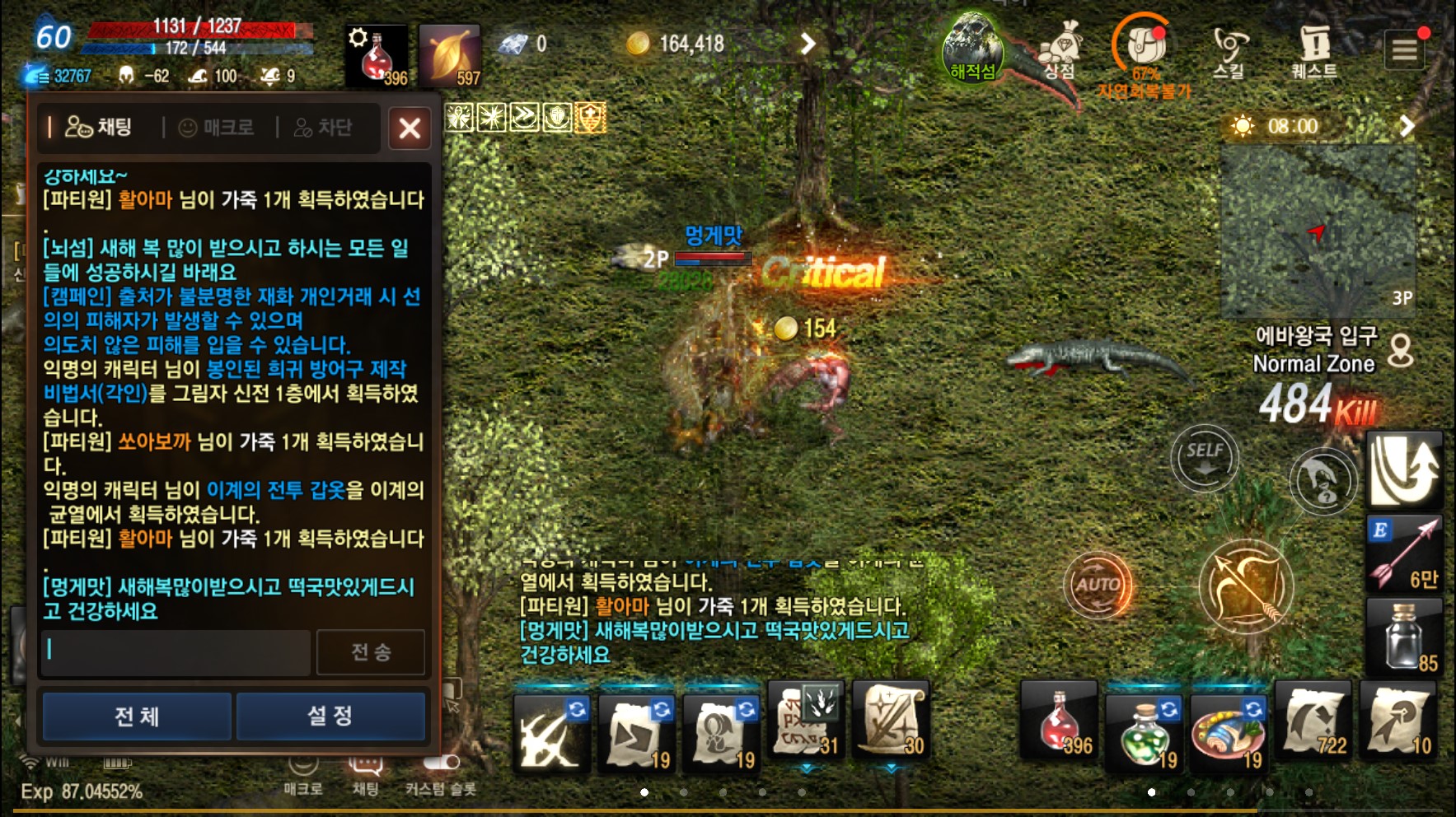
Task: Select the 차단 tab in chat window
Action: click(x=323, y=128)
